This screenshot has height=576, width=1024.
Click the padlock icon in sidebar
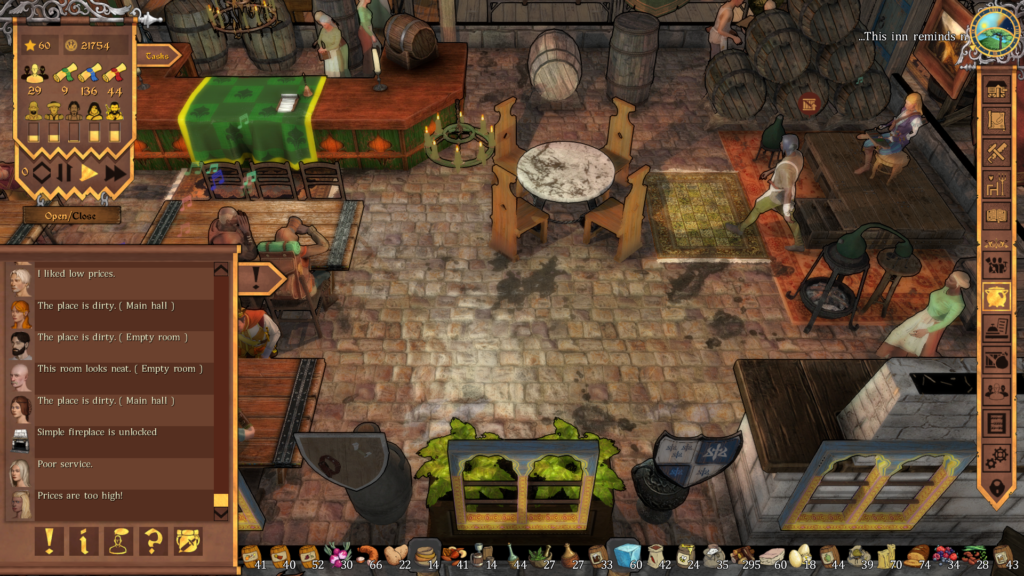pyautogui.click(x=996, y=489)
